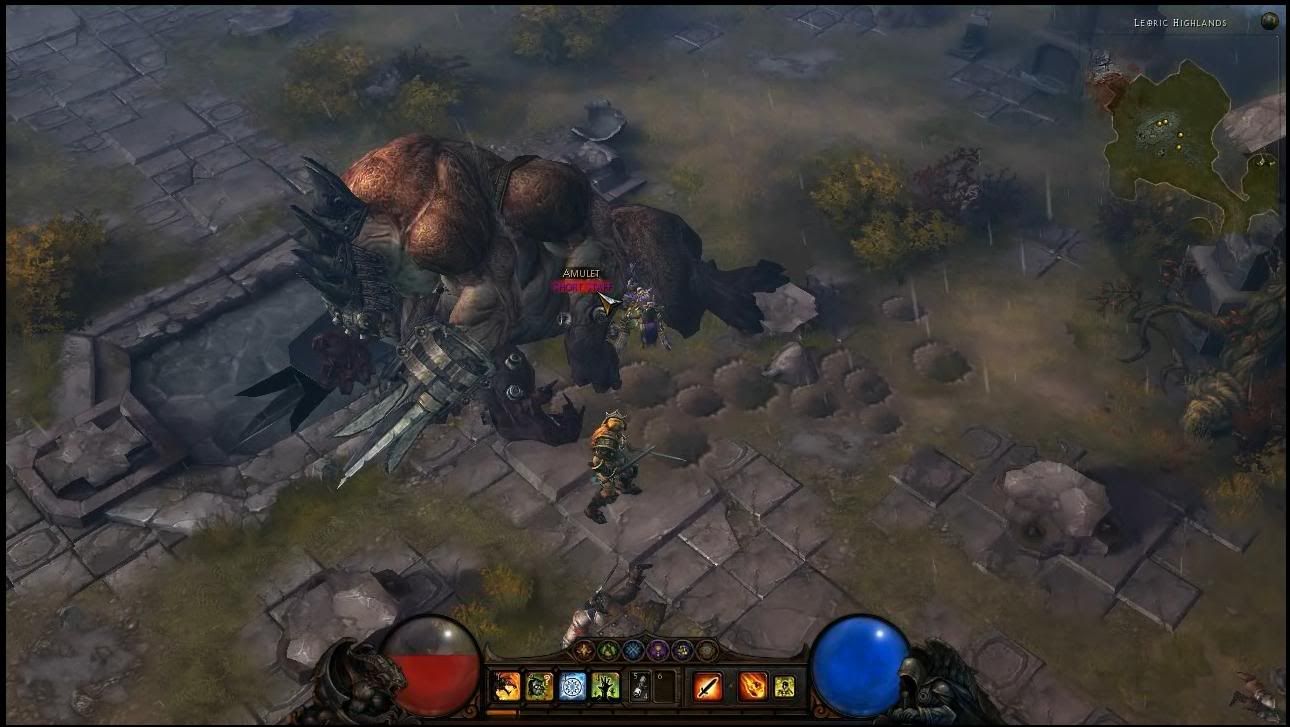1290x727 pixels.
Task: Activate the green zombie hand skill
Action: 606,686
